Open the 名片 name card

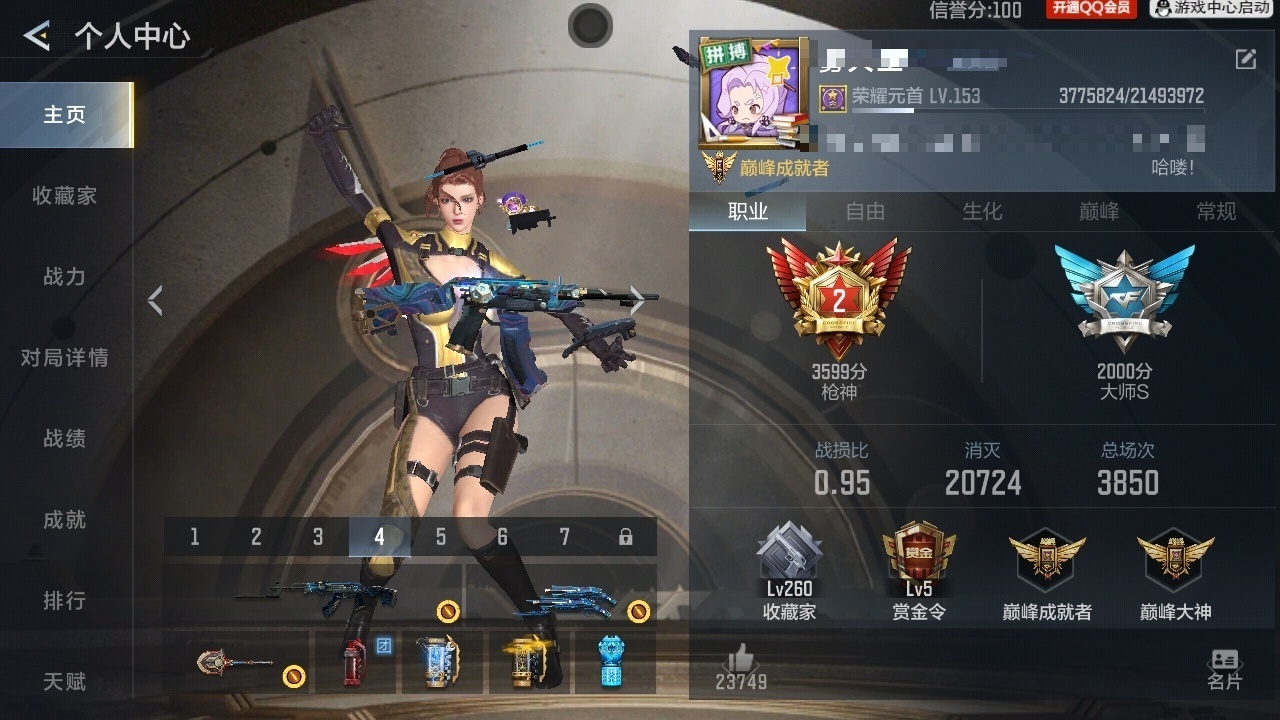(x=1224, y=668)
